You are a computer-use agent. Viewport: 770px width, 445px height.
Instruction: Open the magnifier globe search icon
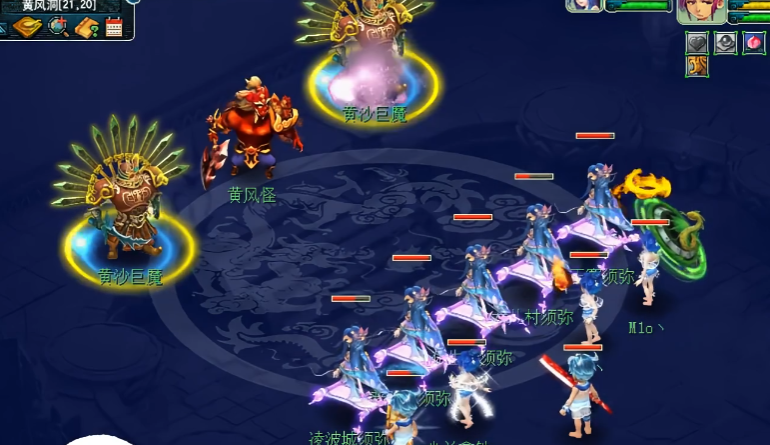(x=57, y=27)
